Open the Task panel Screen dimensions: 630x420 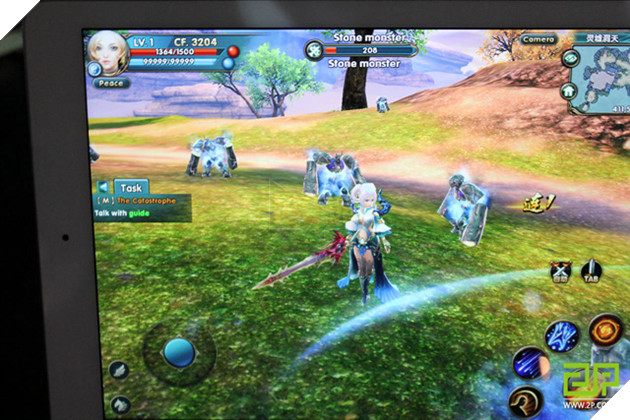[132, 187]
